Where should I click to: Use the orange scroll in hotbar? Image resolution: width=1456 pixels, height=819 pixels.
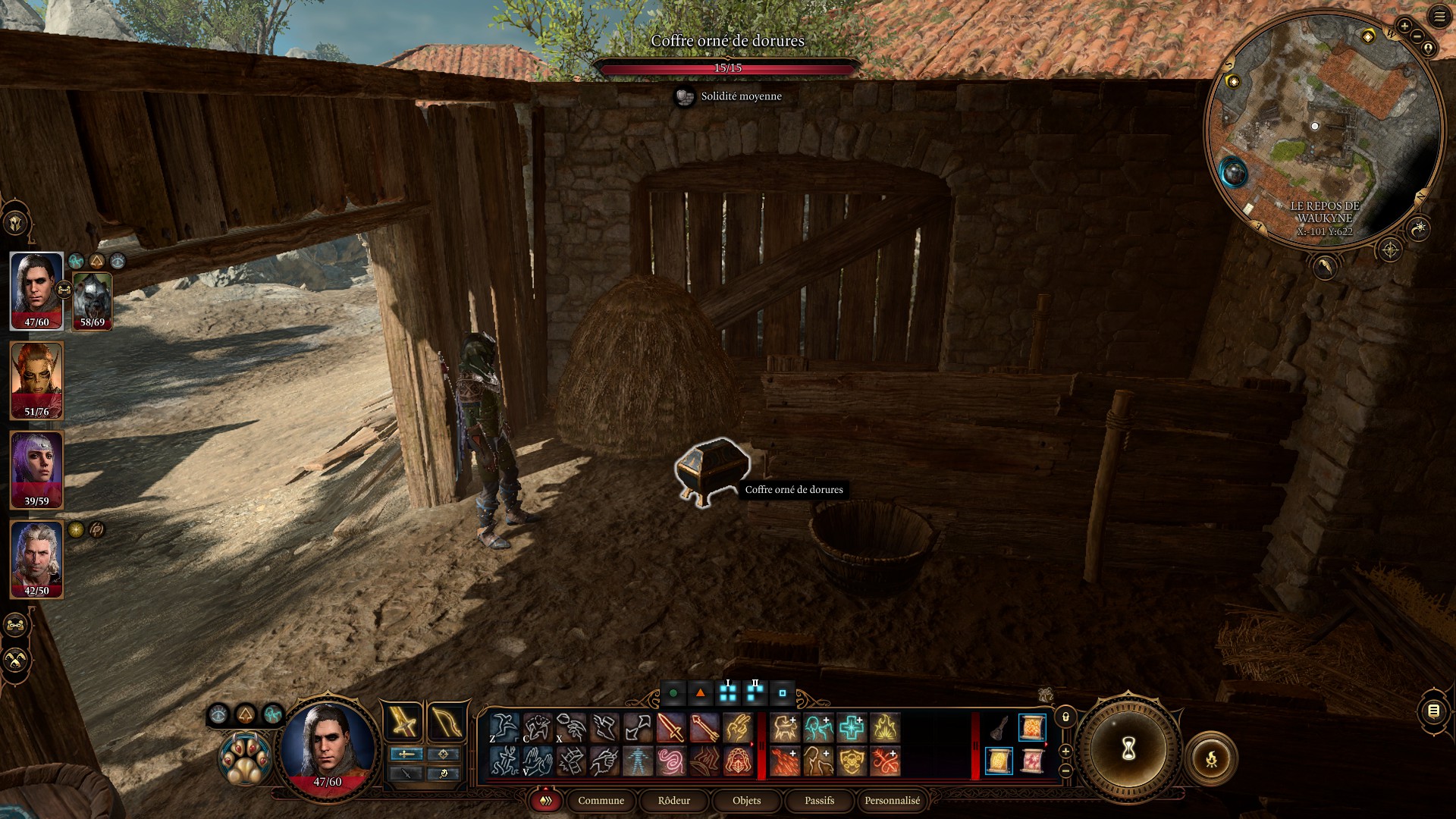point(1031,728)
